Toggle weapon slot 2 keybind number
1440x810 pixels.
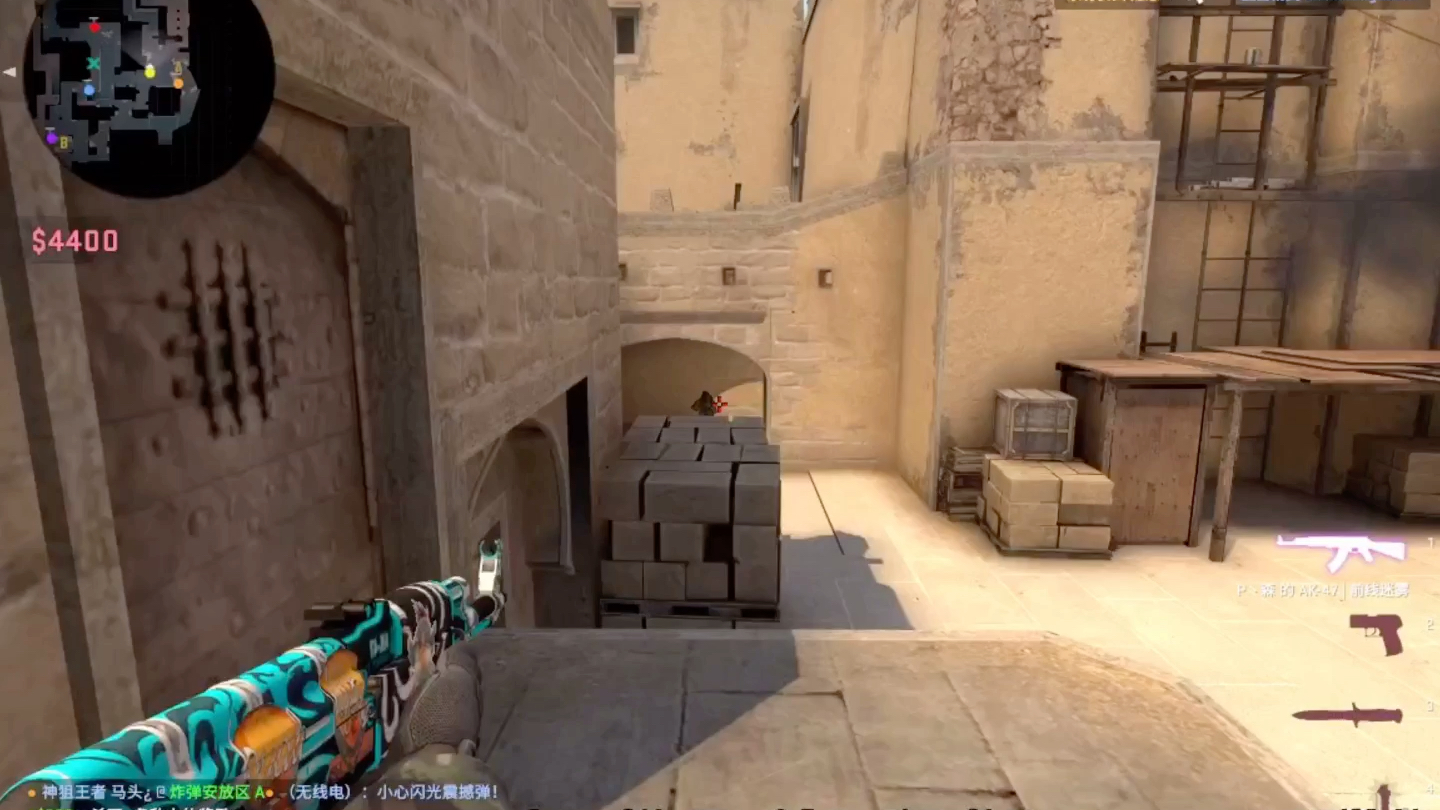pos(1430,625)
